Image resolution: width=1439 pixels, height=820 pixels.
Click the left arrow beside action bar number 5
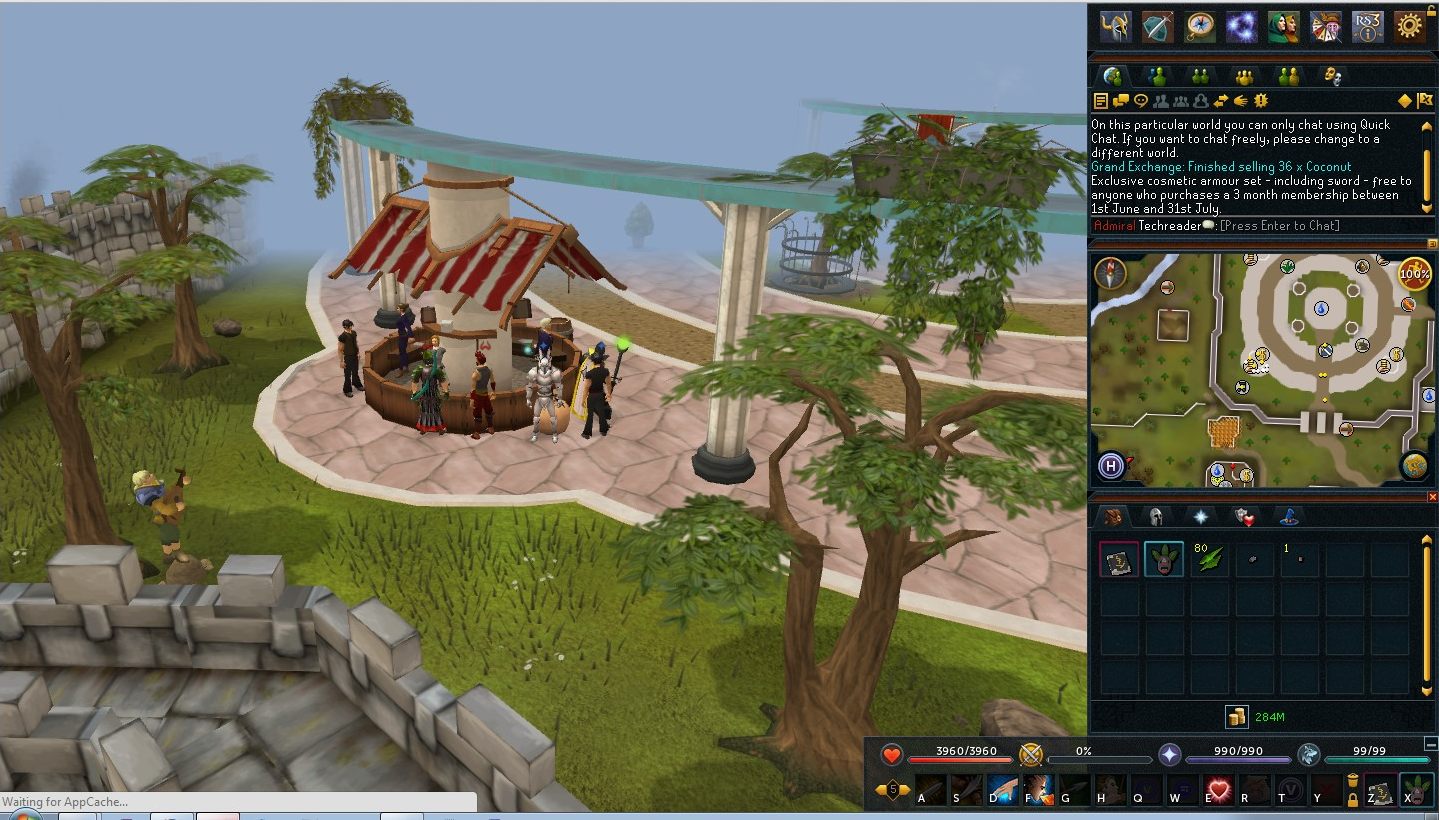point(878,787)
